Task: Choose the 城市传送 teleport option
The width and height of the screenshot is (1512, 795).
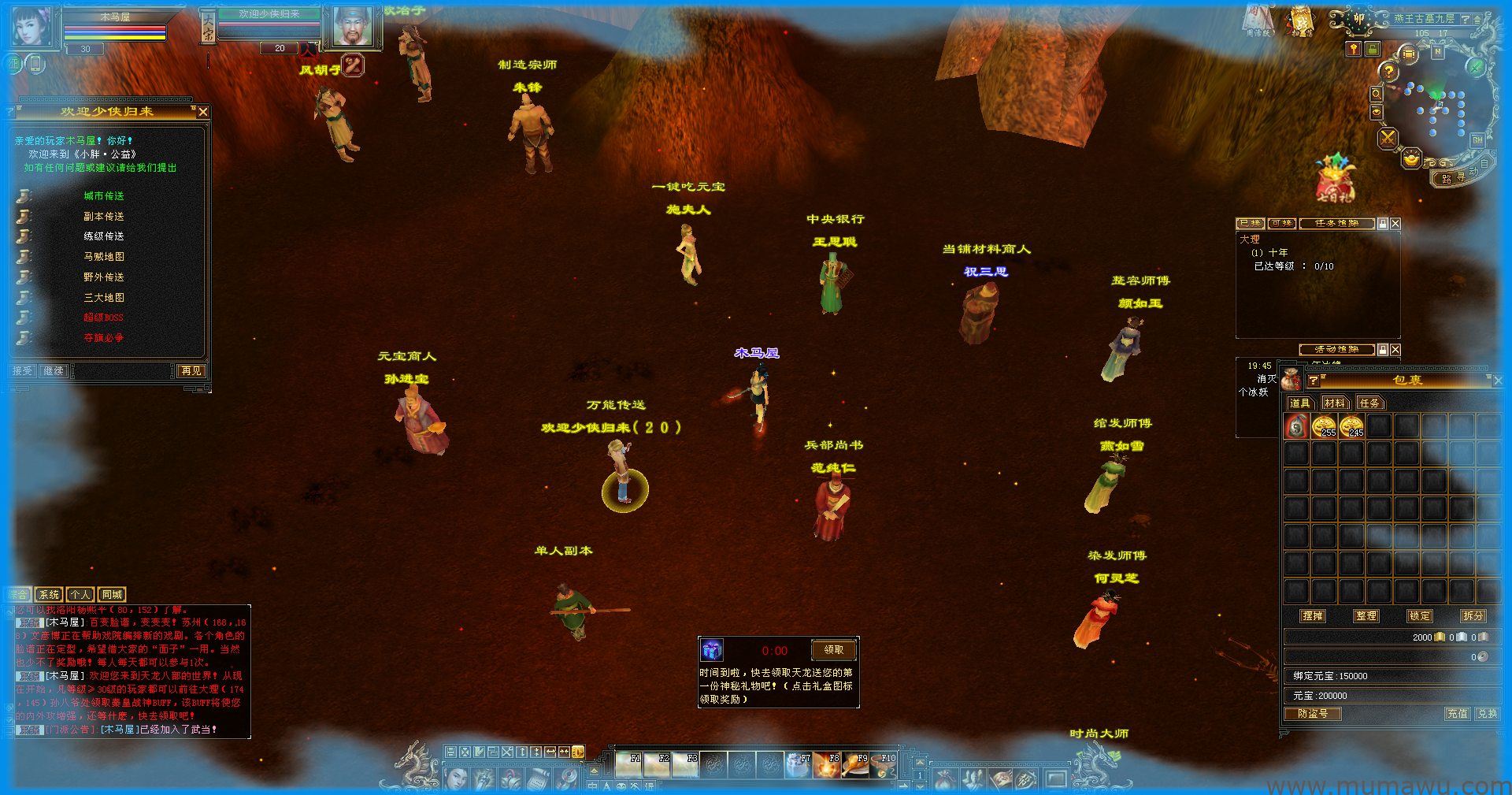Action: point(104,196)
